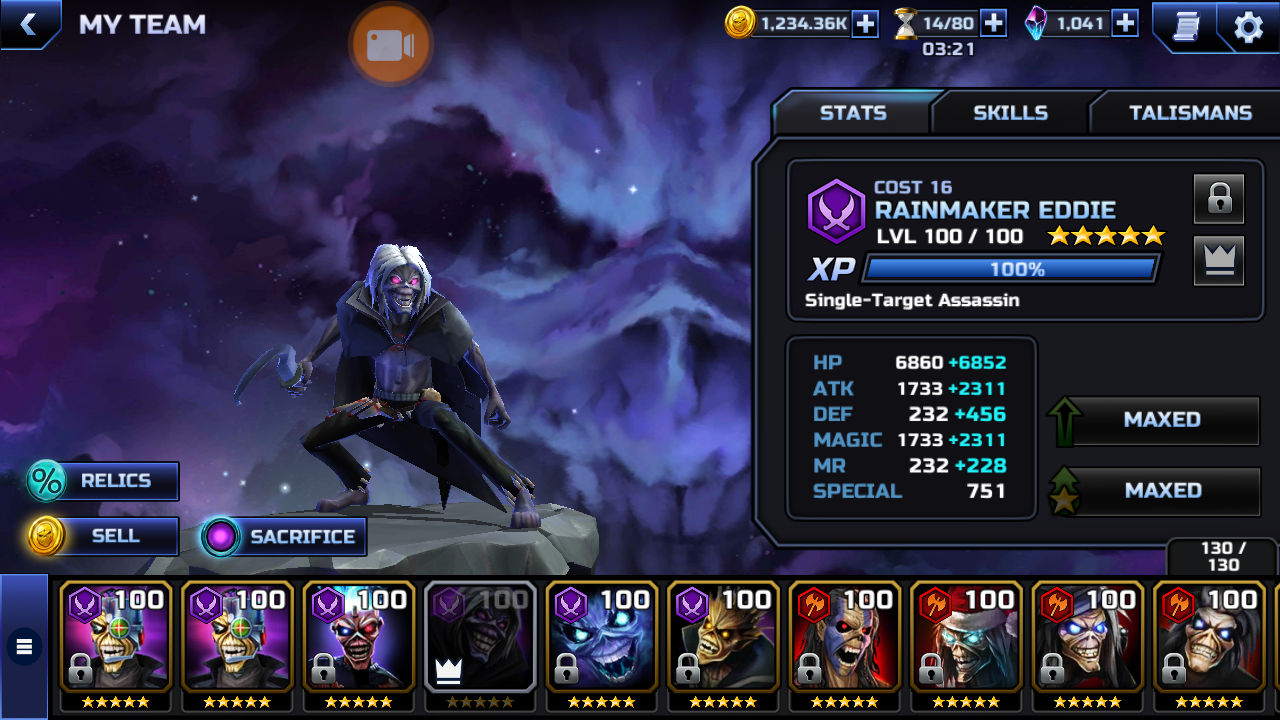Buy more ironite with the plus button

click(1125, 24)
